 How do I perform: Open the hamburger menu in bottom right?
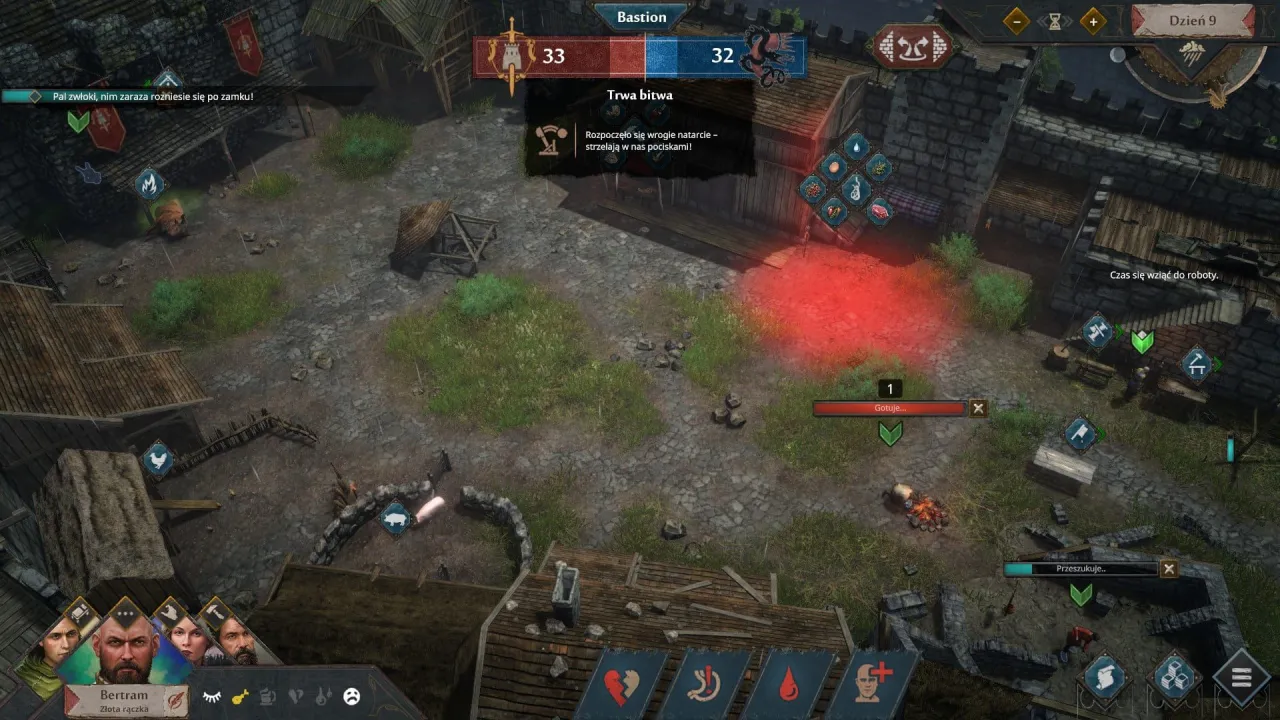point(1240,678)
